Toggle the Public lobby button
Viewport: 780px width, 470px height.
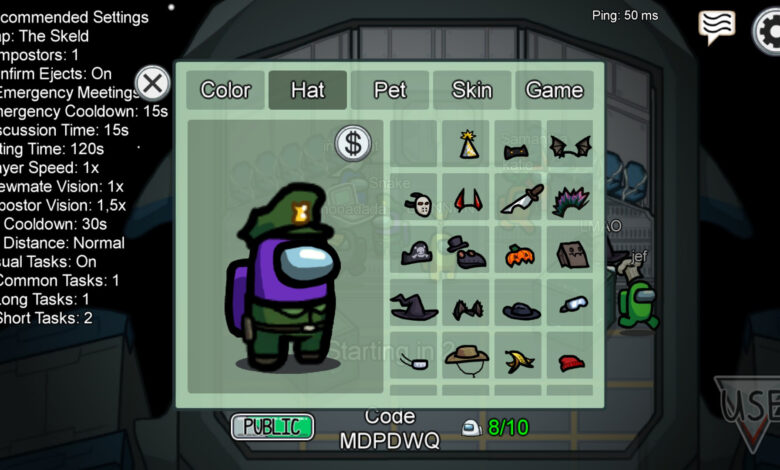[x=272, y=427]
